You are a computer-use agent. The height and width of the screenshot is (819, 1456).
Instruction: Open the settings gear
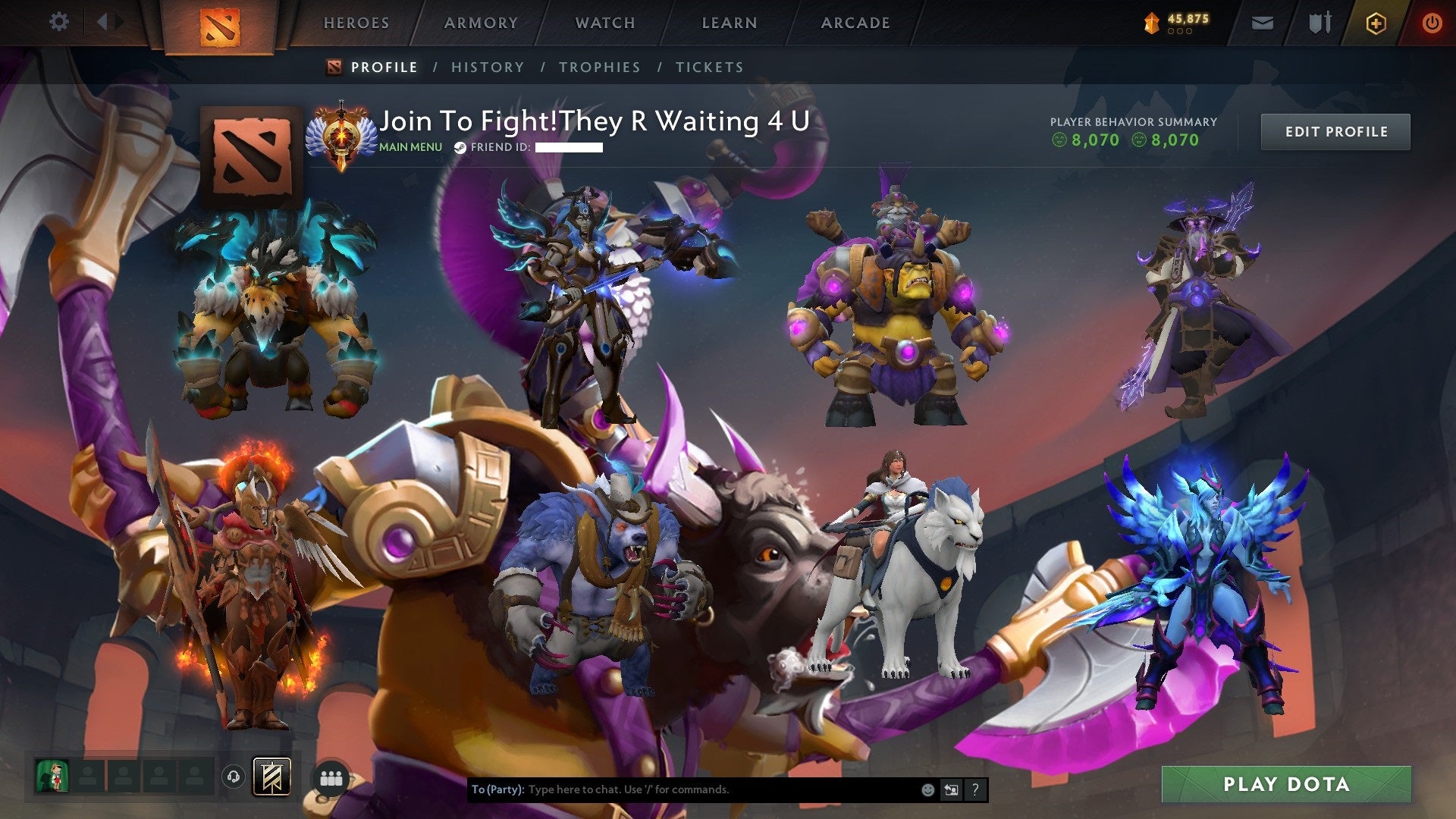(58, 22)
